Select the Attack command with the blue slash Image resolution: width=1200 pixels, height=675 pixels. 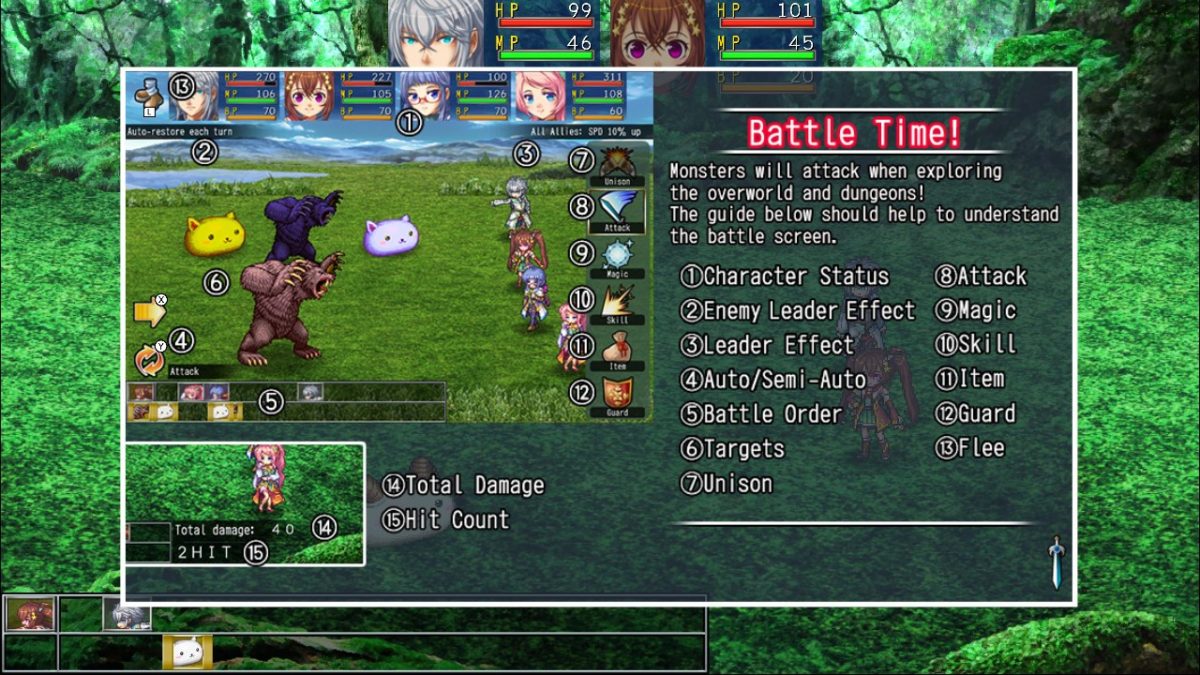(617, 208)
